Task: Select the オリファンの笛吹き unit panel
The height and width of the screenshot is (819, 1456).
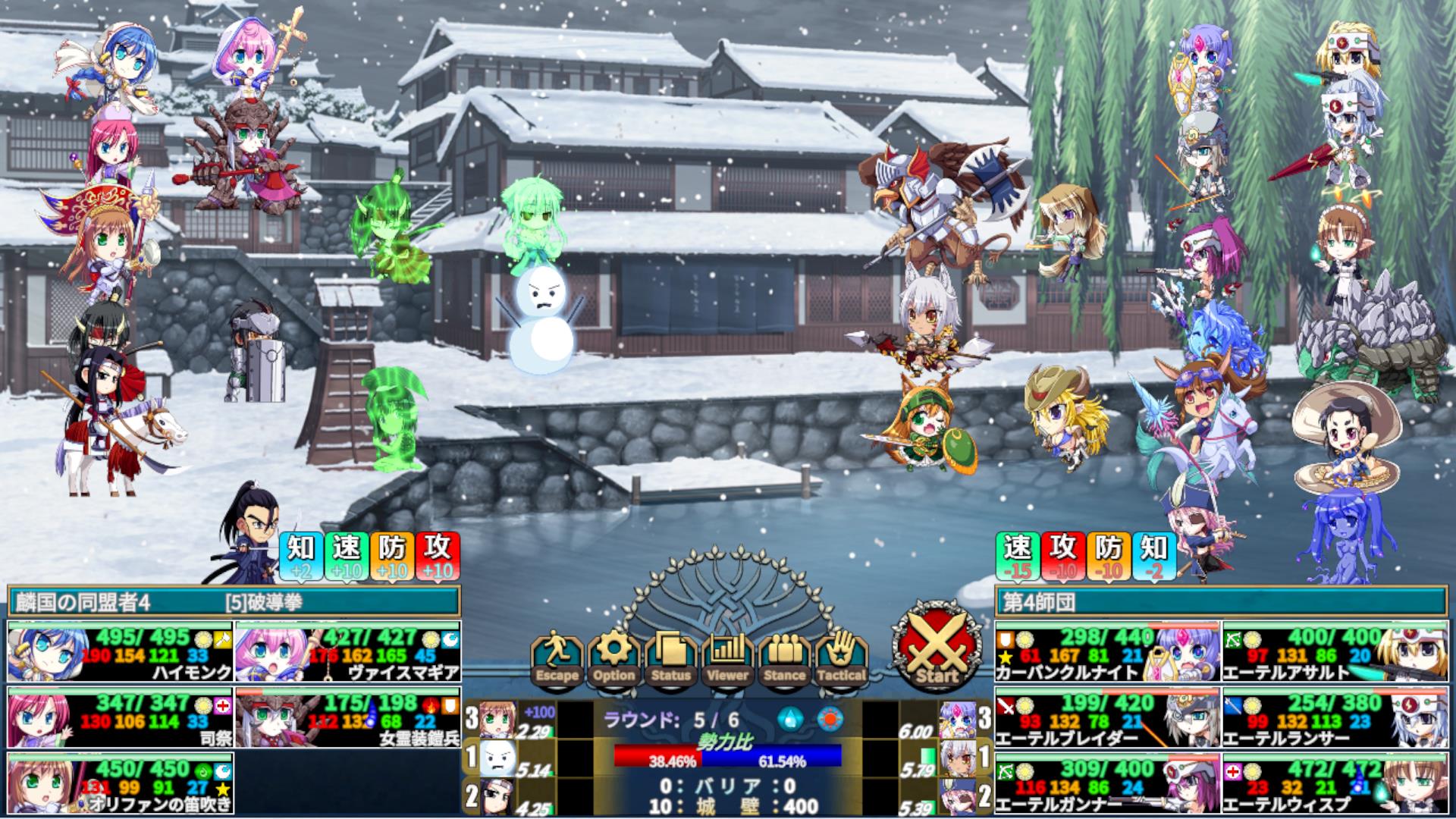Action: 121,783
